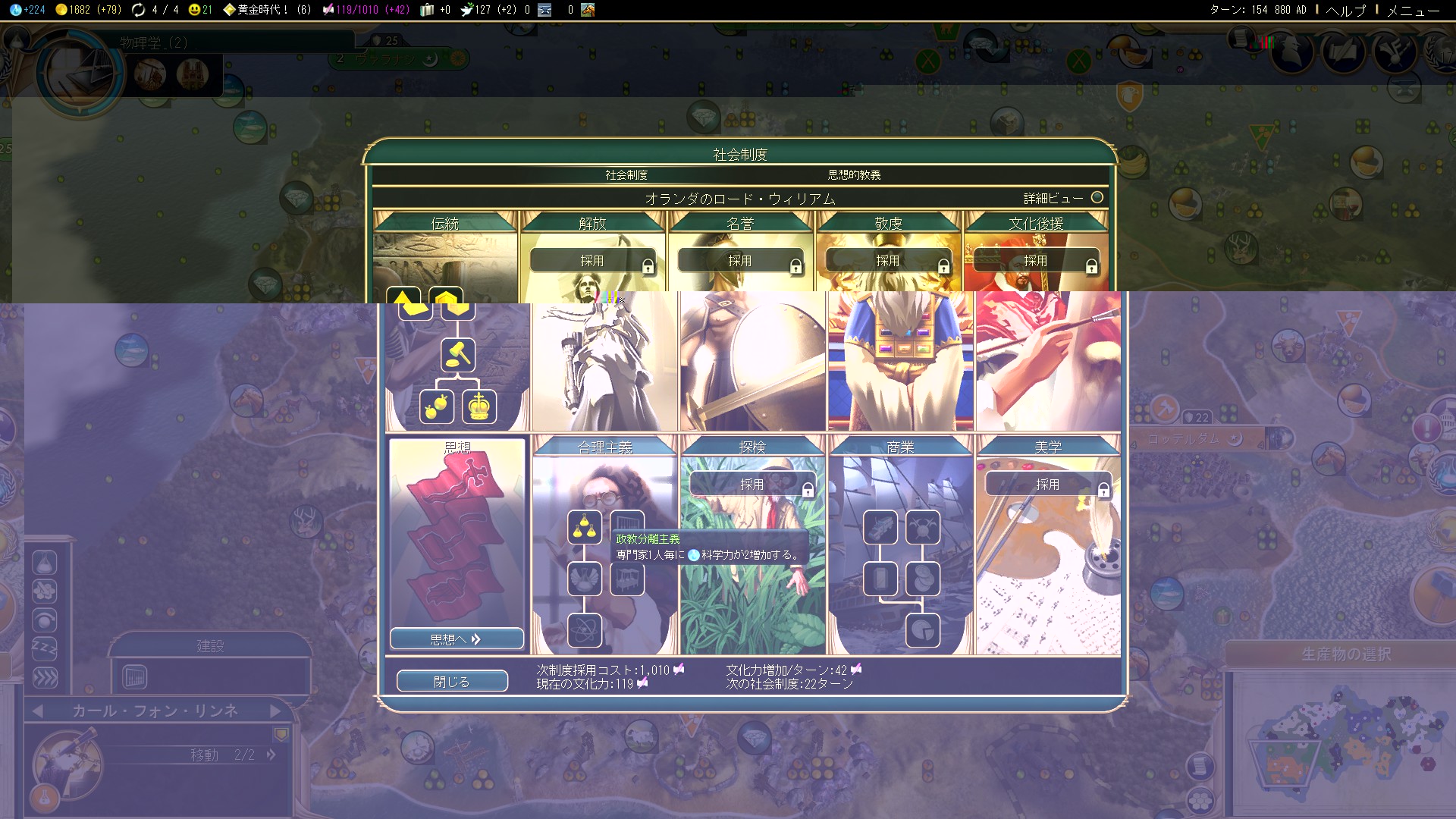
Task: Adopt the 文化後援 policy tree
Action: [x=1036, y=261]
